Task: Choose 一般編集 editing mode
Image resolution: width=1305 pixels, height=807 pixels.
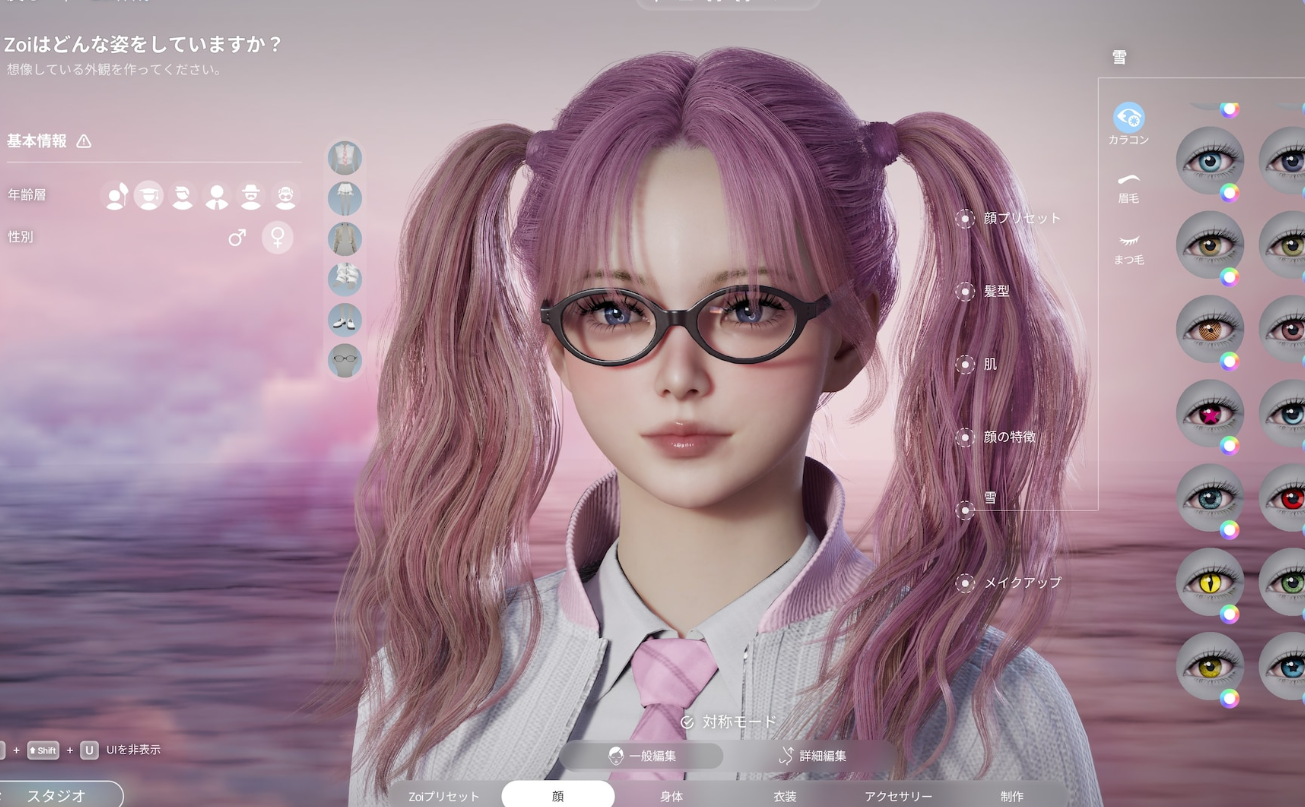Action: point(642,756)
